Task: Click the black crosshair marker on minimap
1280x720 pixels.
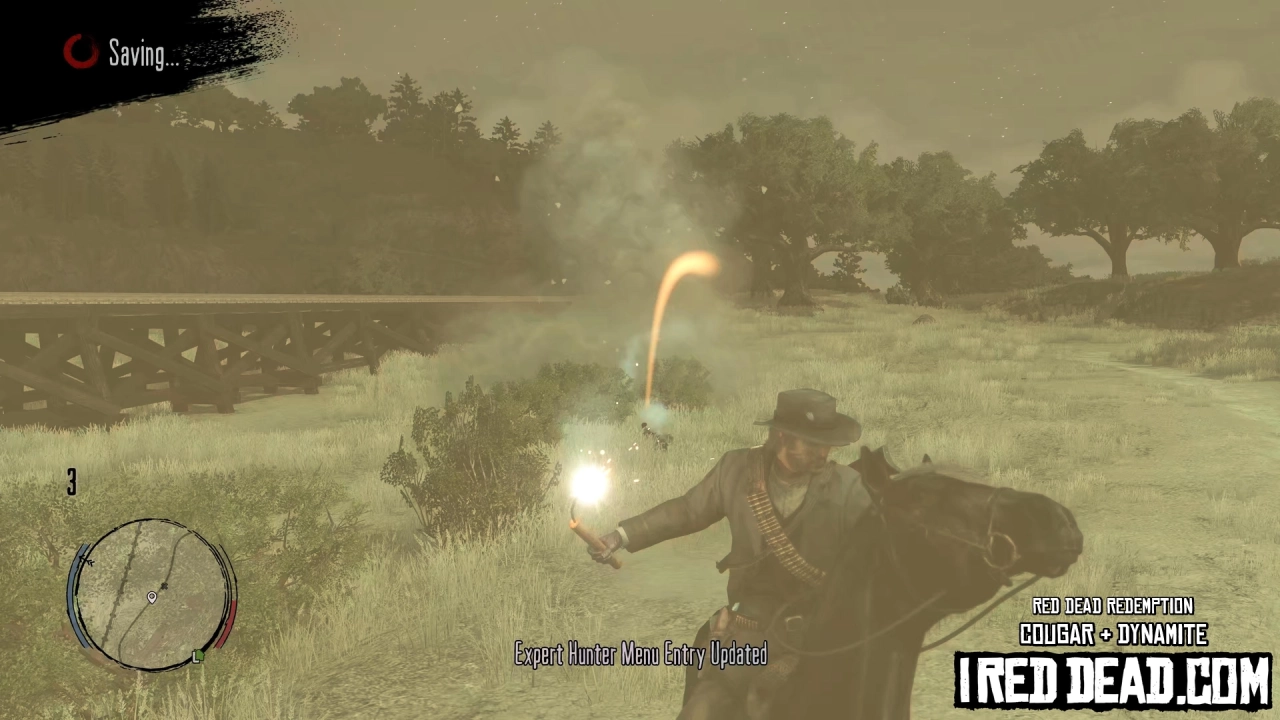Action: pyautogui.click(x=166, y=586)
